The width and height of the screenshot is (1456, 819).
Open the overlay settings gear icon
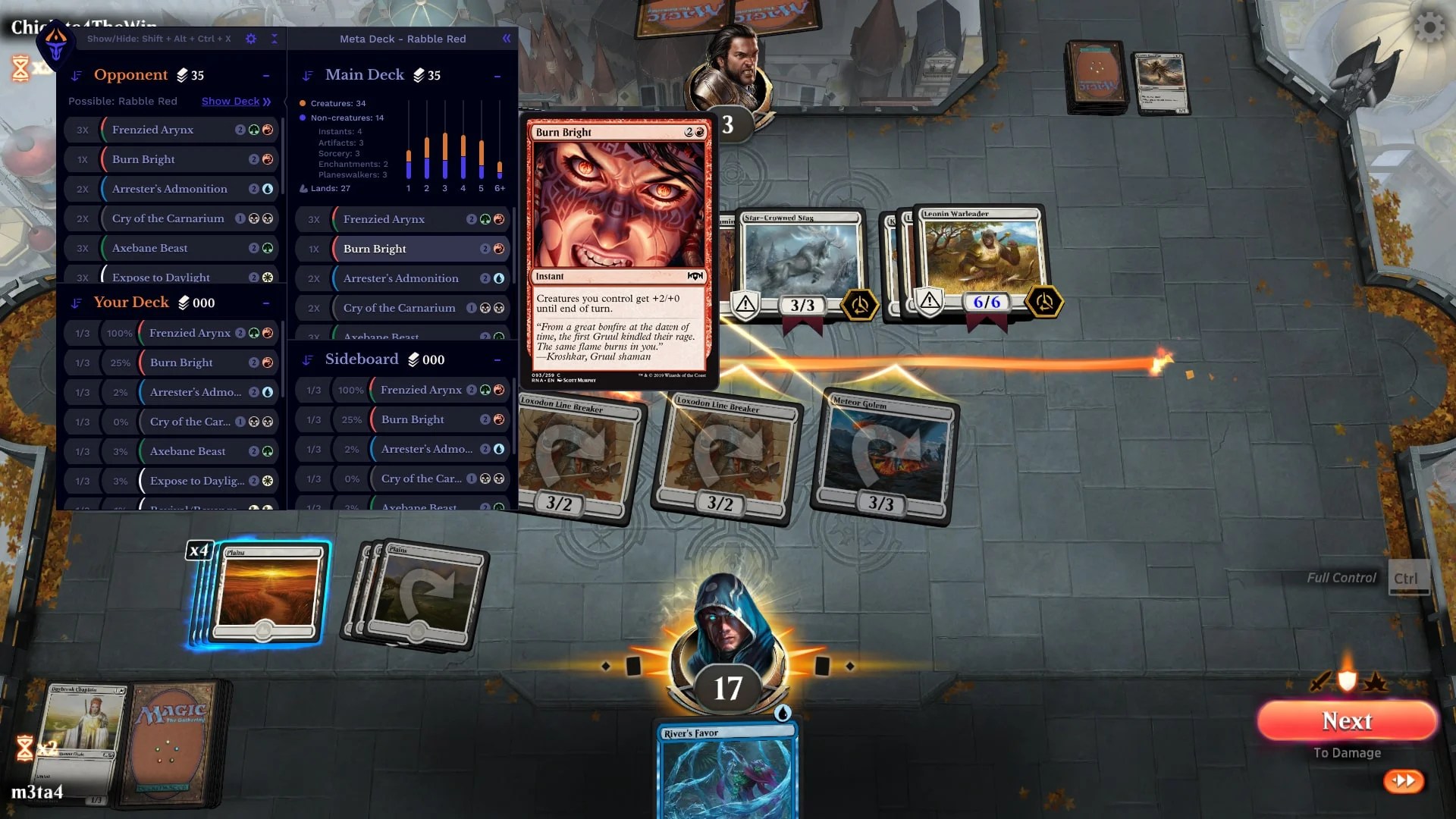(251, 39)
